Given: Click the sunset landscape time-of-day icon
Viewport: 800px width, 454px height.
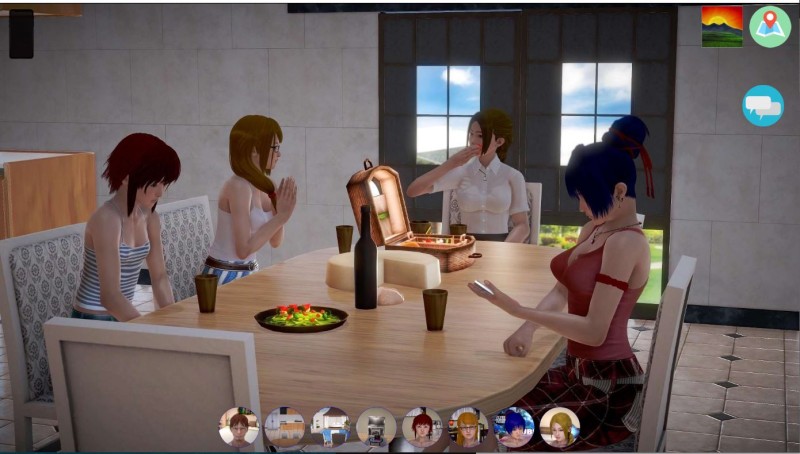Looking at the screenshot, I should pyautogui.click(x=722, y=27).
